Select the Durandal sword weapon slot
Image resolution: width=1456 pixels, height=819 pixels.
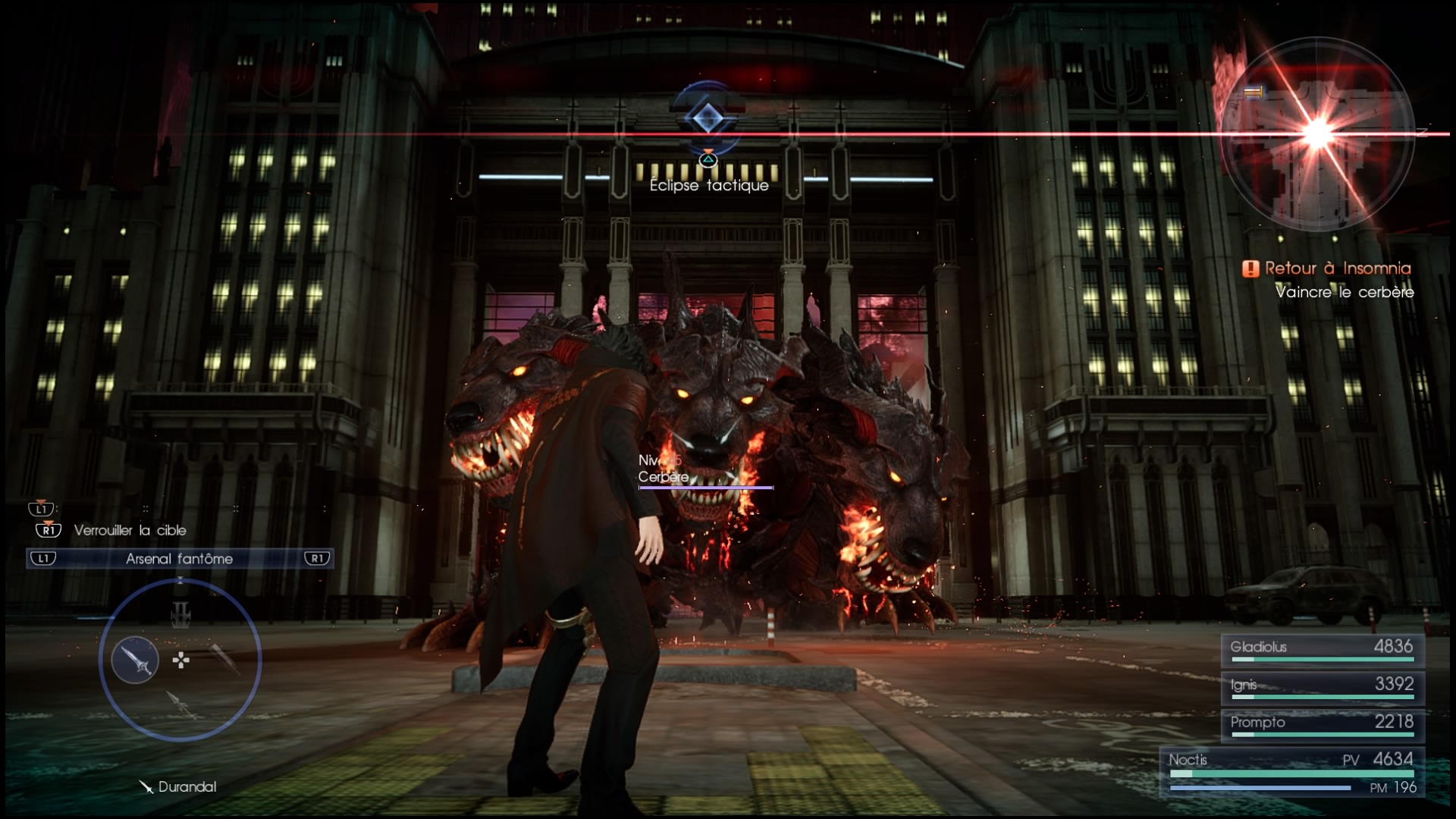(x=135, y=660)
